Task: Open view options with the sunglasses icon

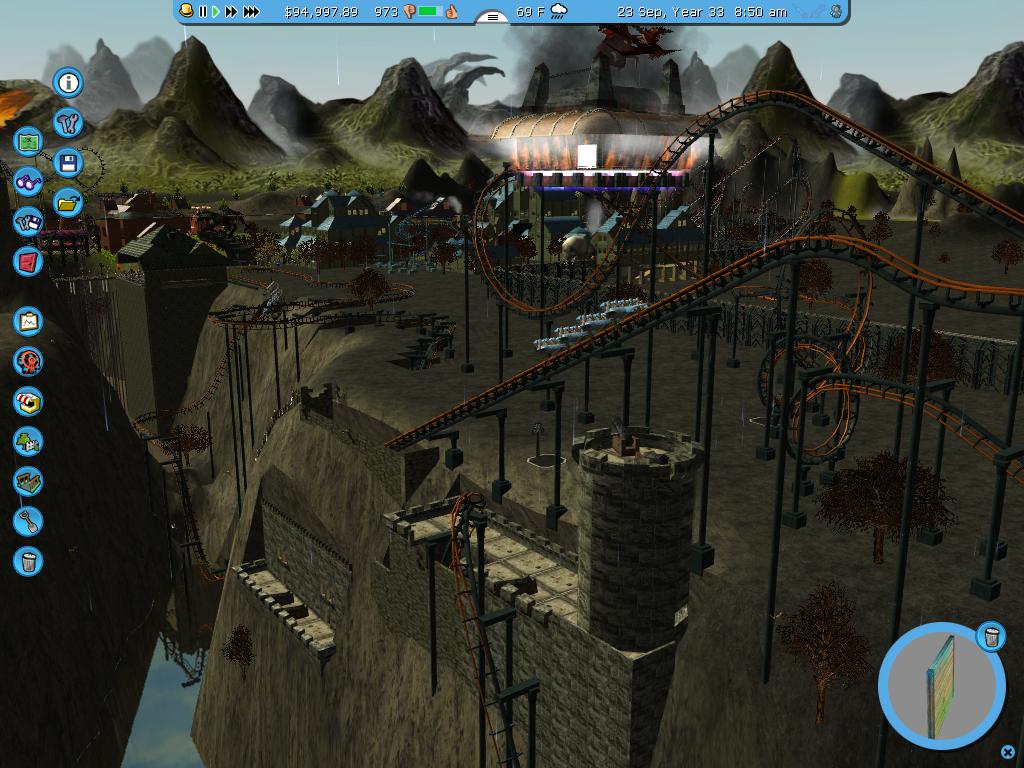Action: pos(28,182)
